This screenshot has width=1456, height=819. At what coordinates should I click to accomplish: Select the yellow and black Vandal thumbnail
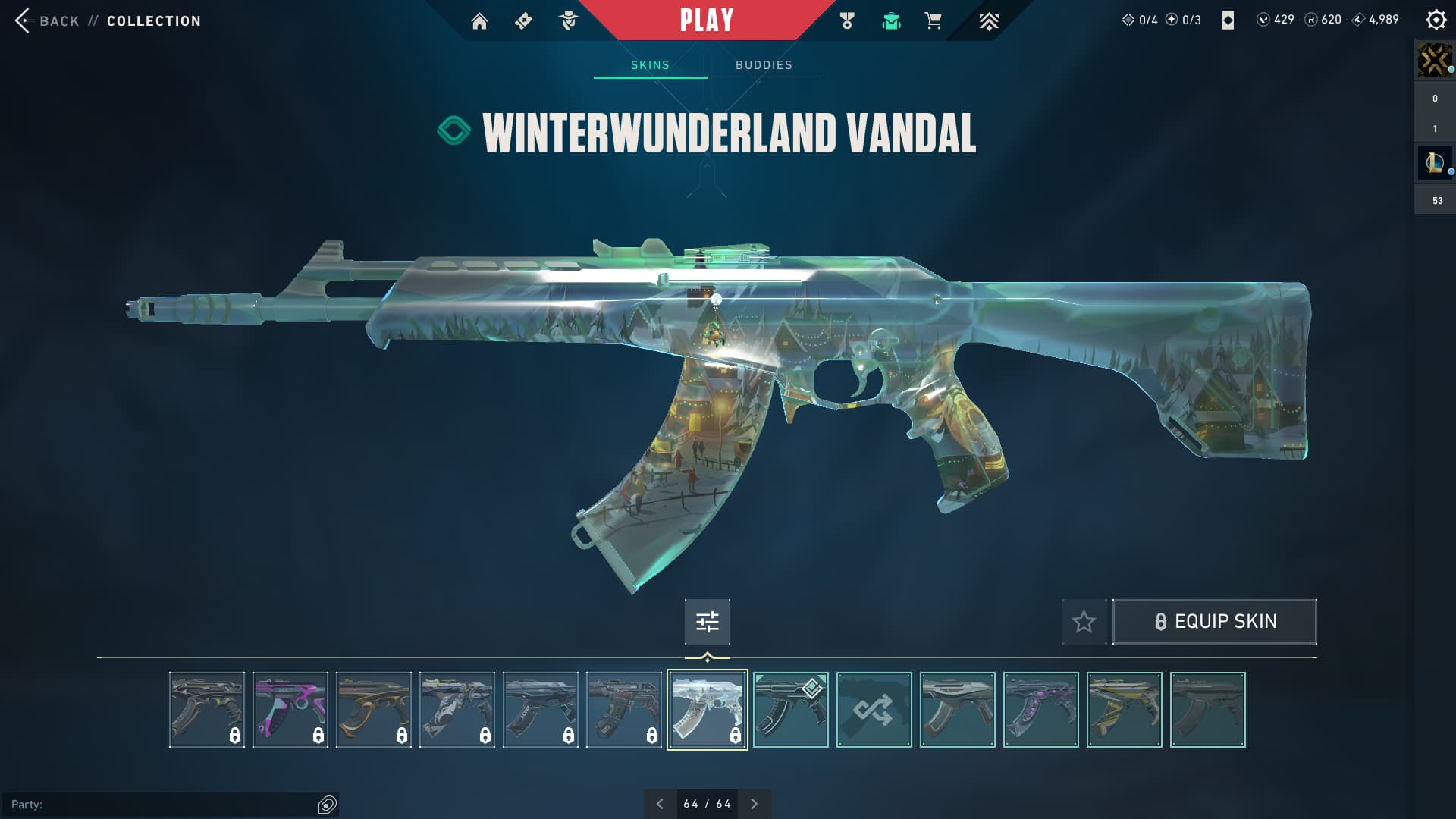1124,710
